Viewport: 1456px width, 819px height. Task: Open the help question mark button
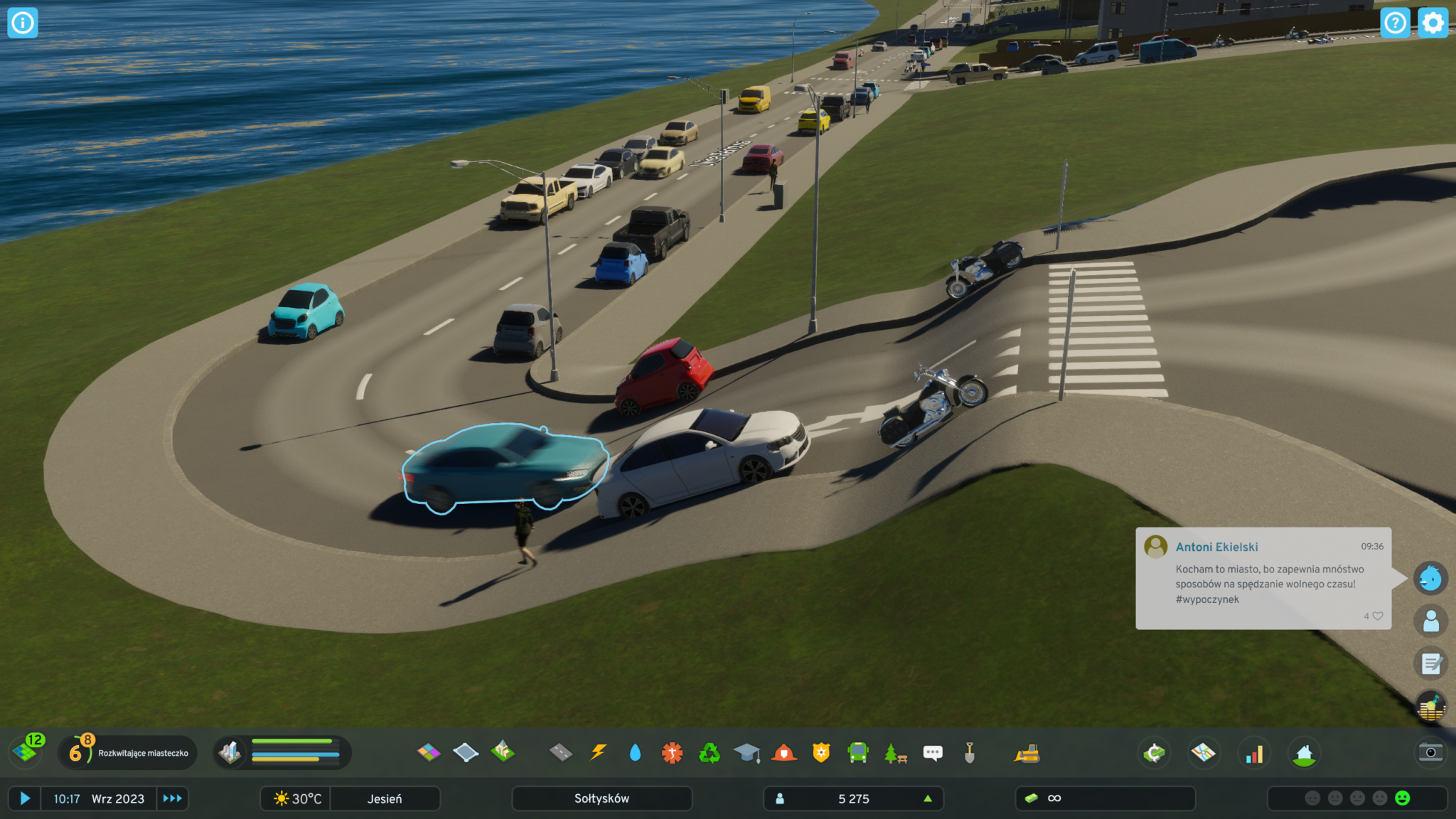coord(1395,23)
